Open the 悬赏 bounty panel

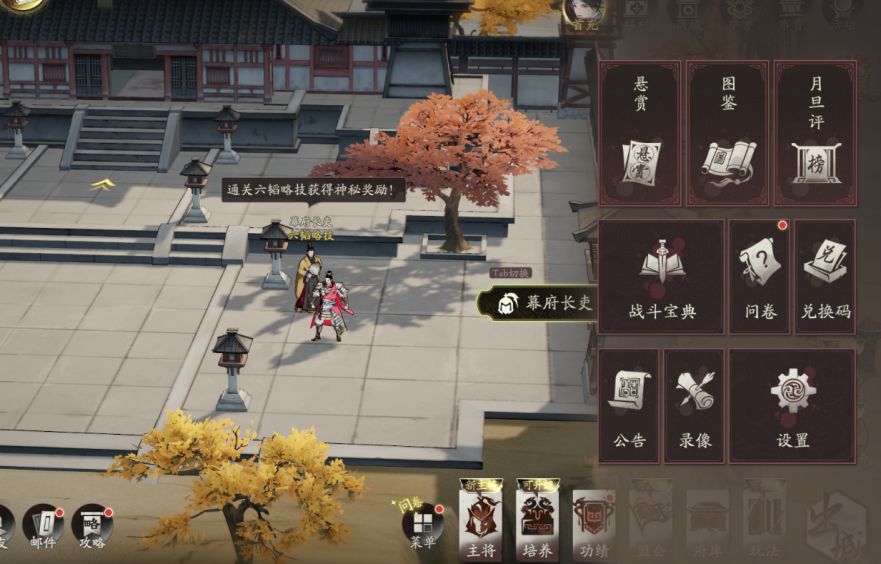[640, 133]
